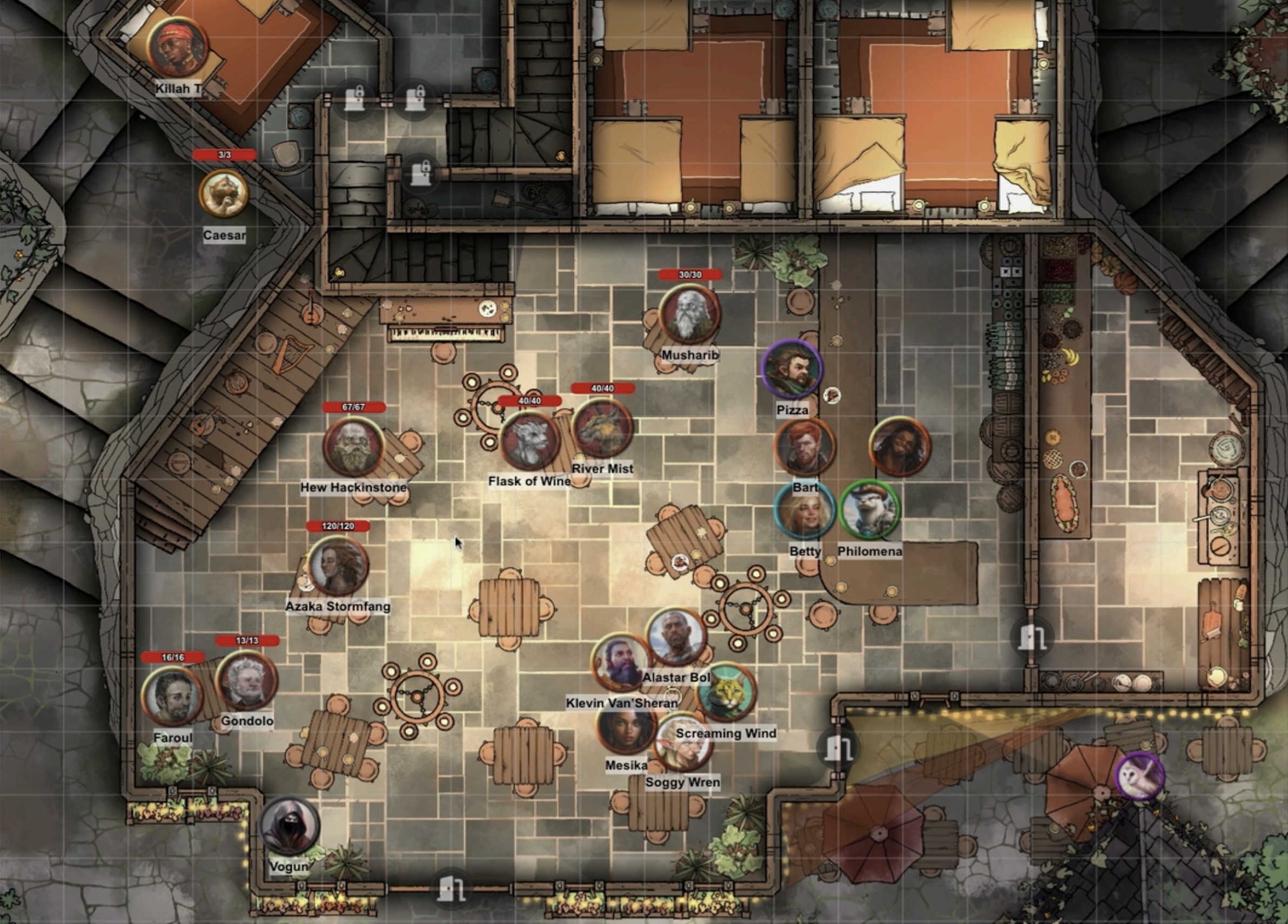Select the Screaming Wind cat token
The height and width of the screenshot is (924, 1288).
pyautogui.click(x=726, y=692)
